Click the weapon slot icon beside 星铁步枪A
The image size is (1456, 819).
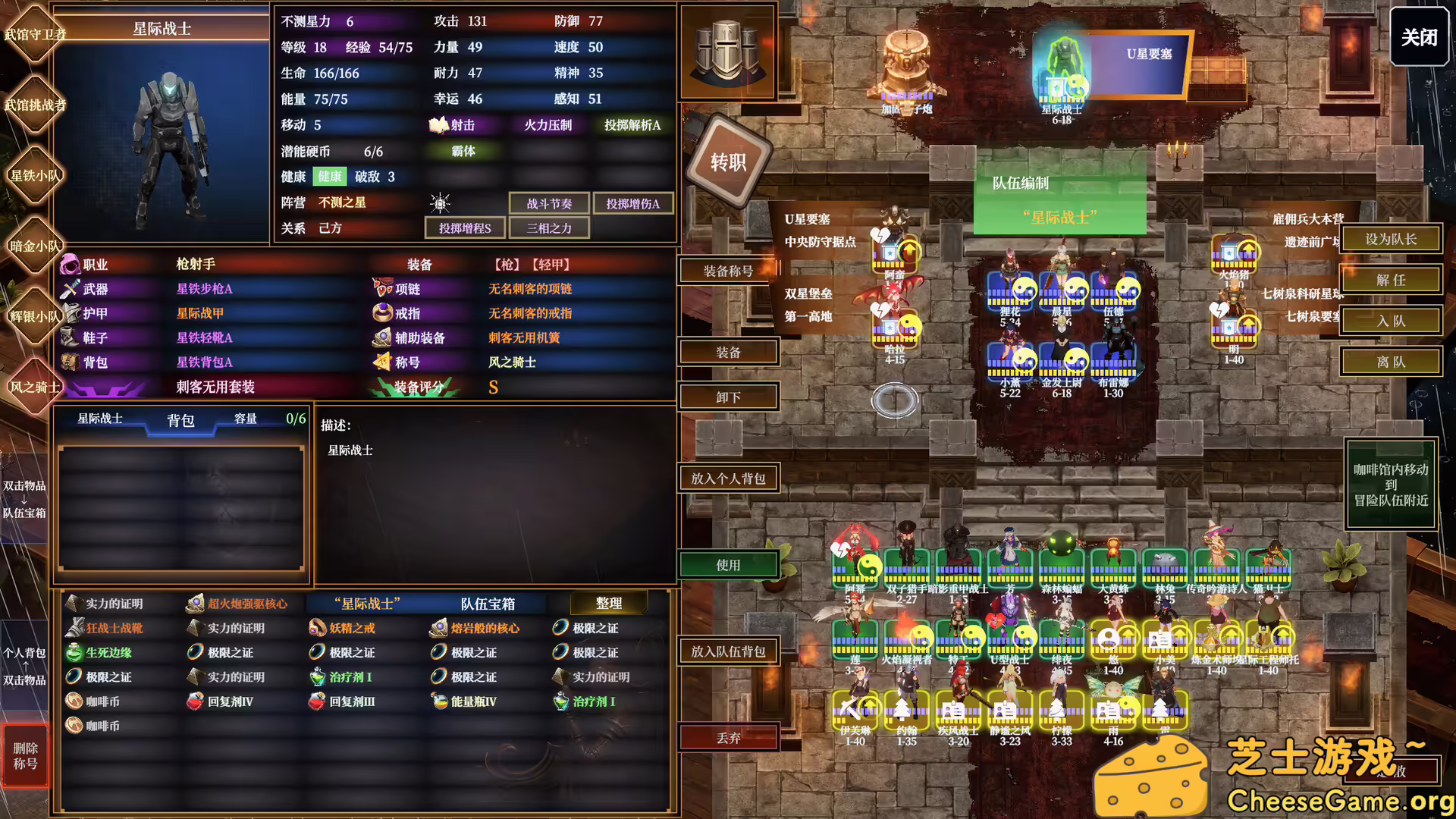tap(70, 288)
